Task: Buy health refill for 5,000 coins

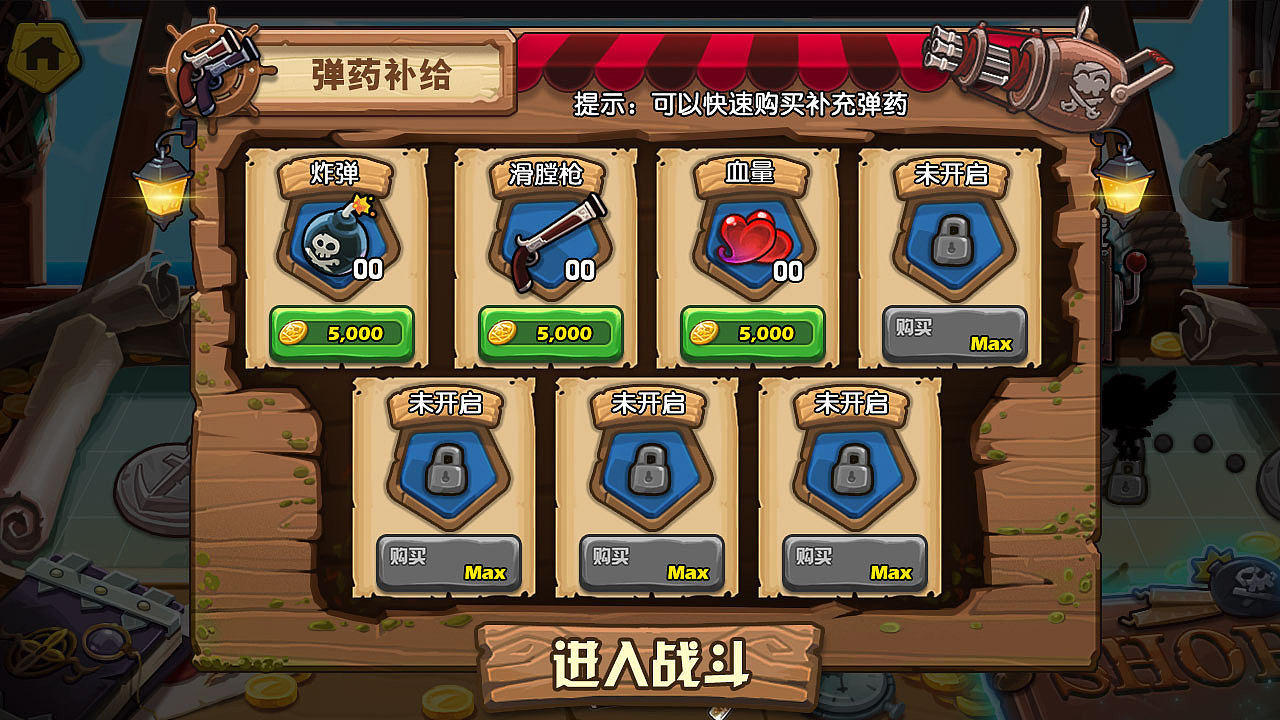Action: pyautogui.click(x=748, y=334)
